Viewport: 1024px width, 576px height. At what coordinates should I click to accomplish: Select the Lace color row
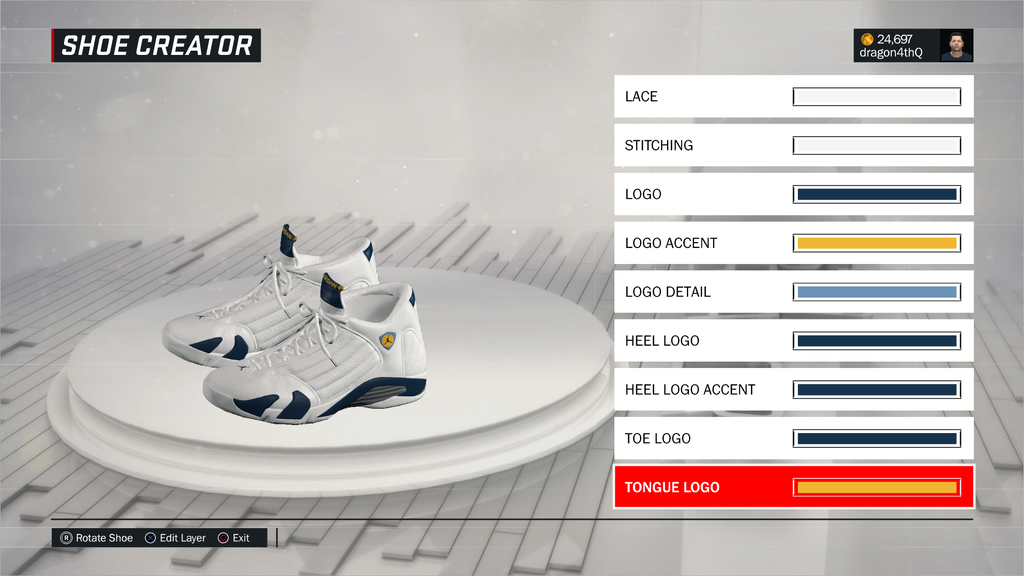coord(793,97)
